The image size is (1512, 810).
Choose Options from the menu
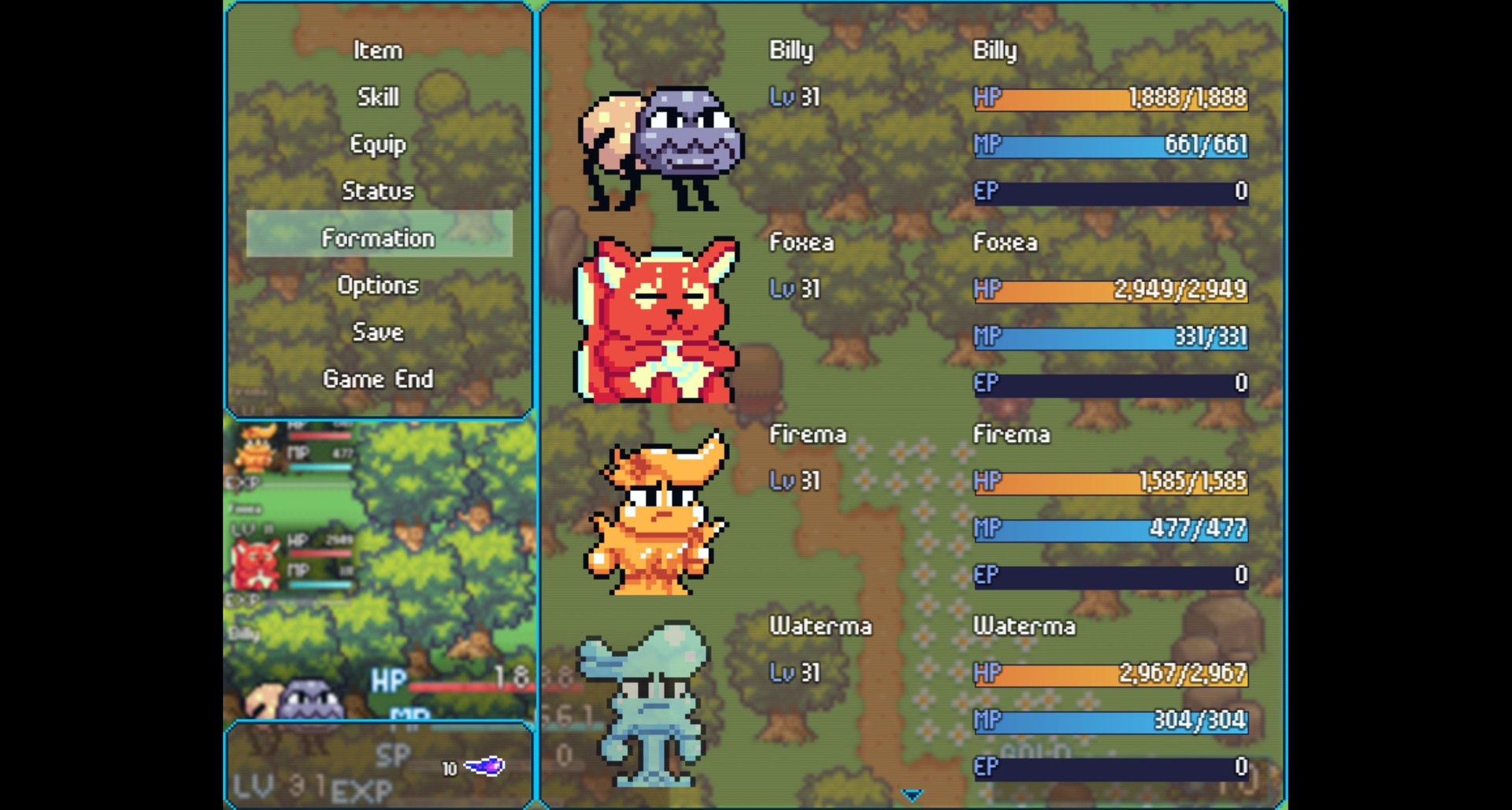378,285
